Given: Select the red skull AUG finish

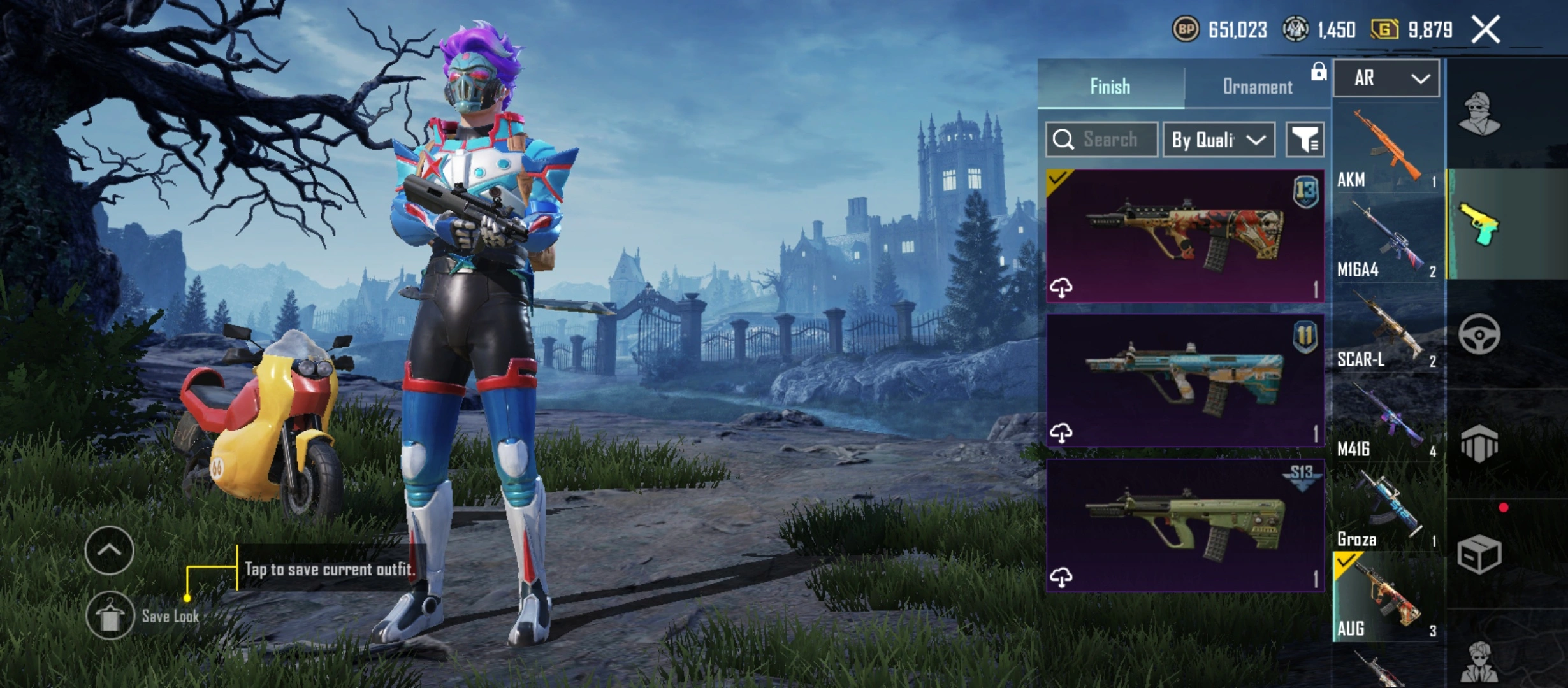Looking at the screenshot, I should [1185, 236].
